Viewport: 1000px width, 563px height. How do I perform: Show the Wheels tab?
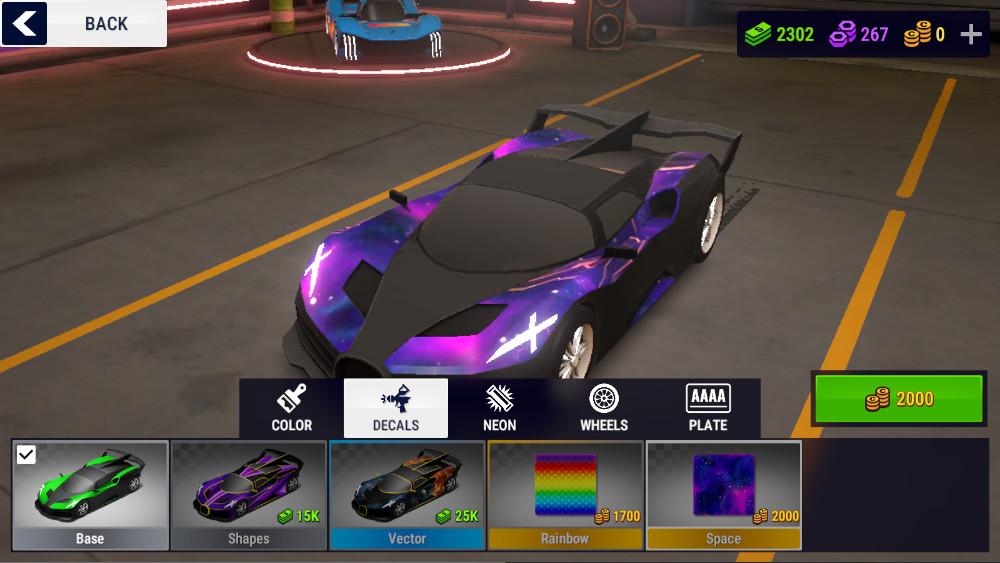pyautogui.click(x=604, y=408)
